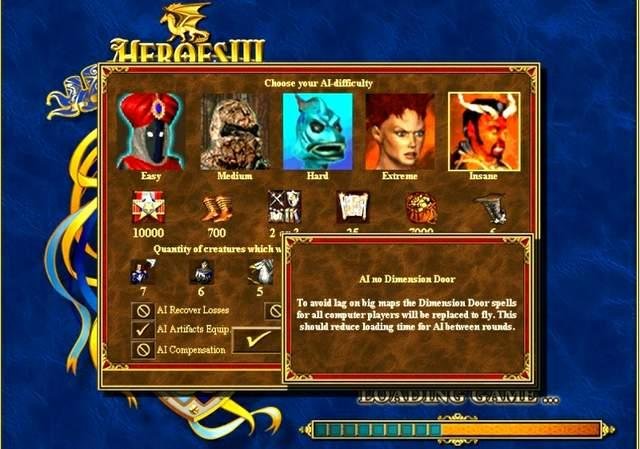
Task: Select the Insane horned-devil difficulty portrait
Action: [x=483, y=131]
